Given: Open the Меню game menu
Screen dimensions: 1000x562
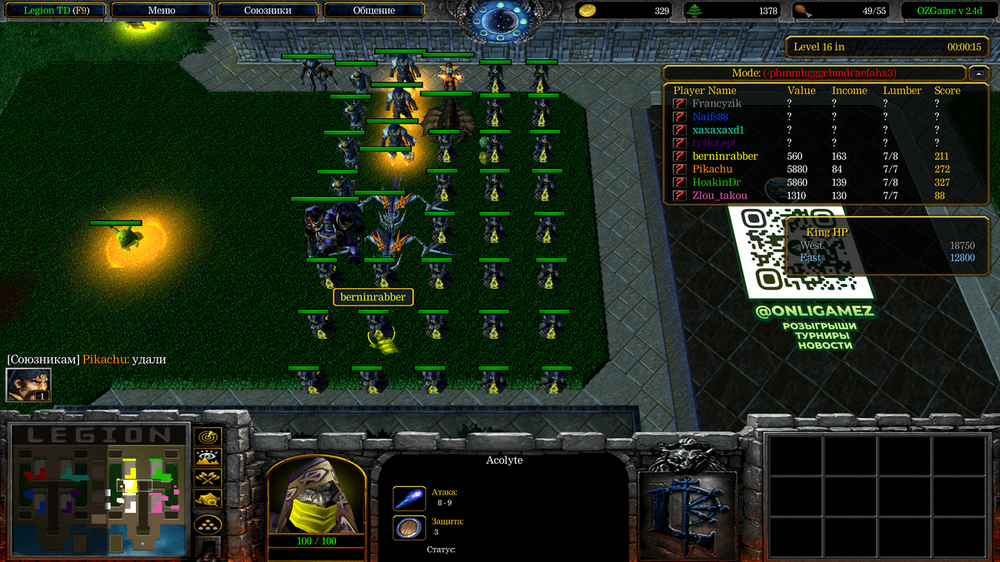Looking at the screenshot, I should (161, 10).
